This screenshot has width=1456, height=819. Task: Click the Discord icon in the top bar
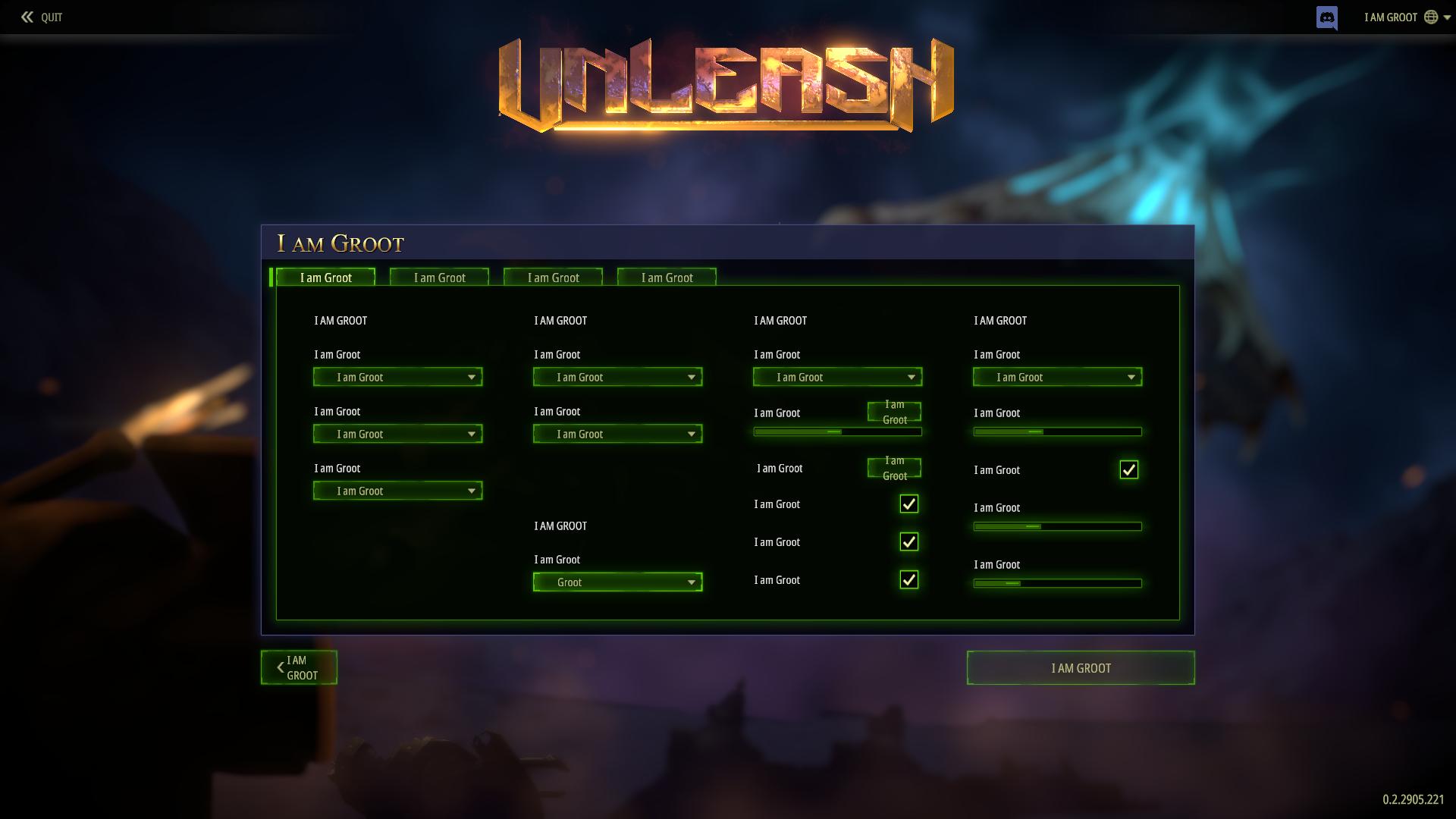pos(1326,17)
